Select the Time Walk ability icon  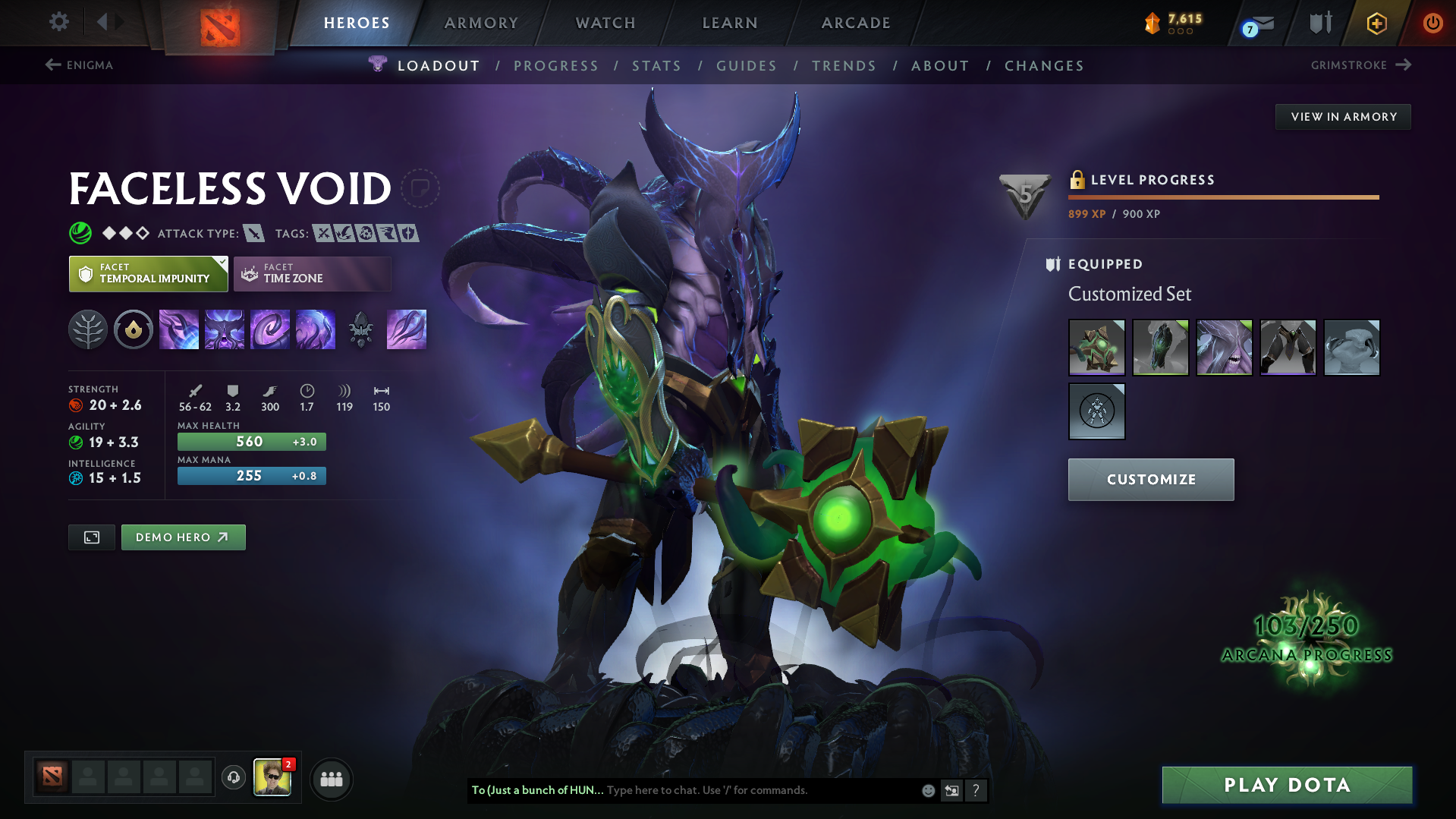(179, 329)
